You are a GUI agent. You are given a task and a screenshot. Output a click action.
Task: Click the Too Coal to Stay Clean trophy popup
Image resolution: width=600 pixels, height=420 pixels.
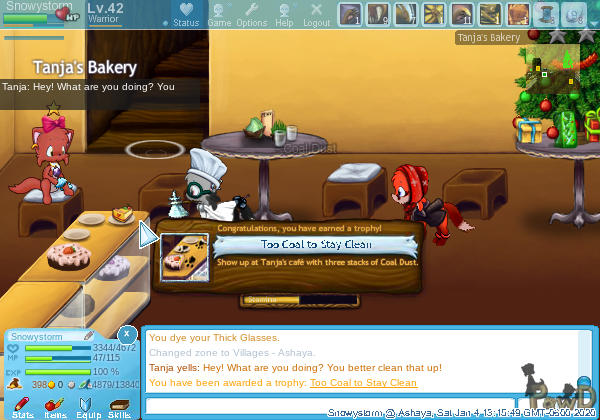[316, 244]
